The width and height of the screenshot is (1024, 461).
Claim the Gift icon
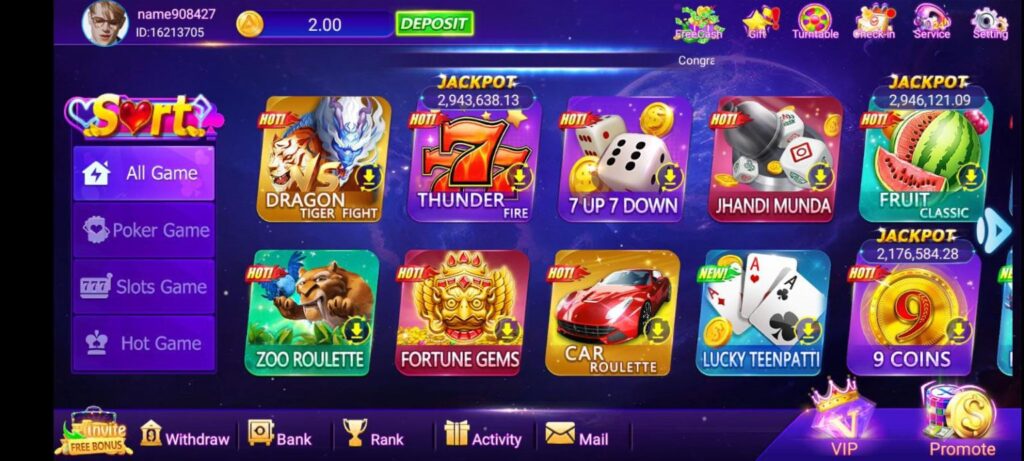[759, 22]
